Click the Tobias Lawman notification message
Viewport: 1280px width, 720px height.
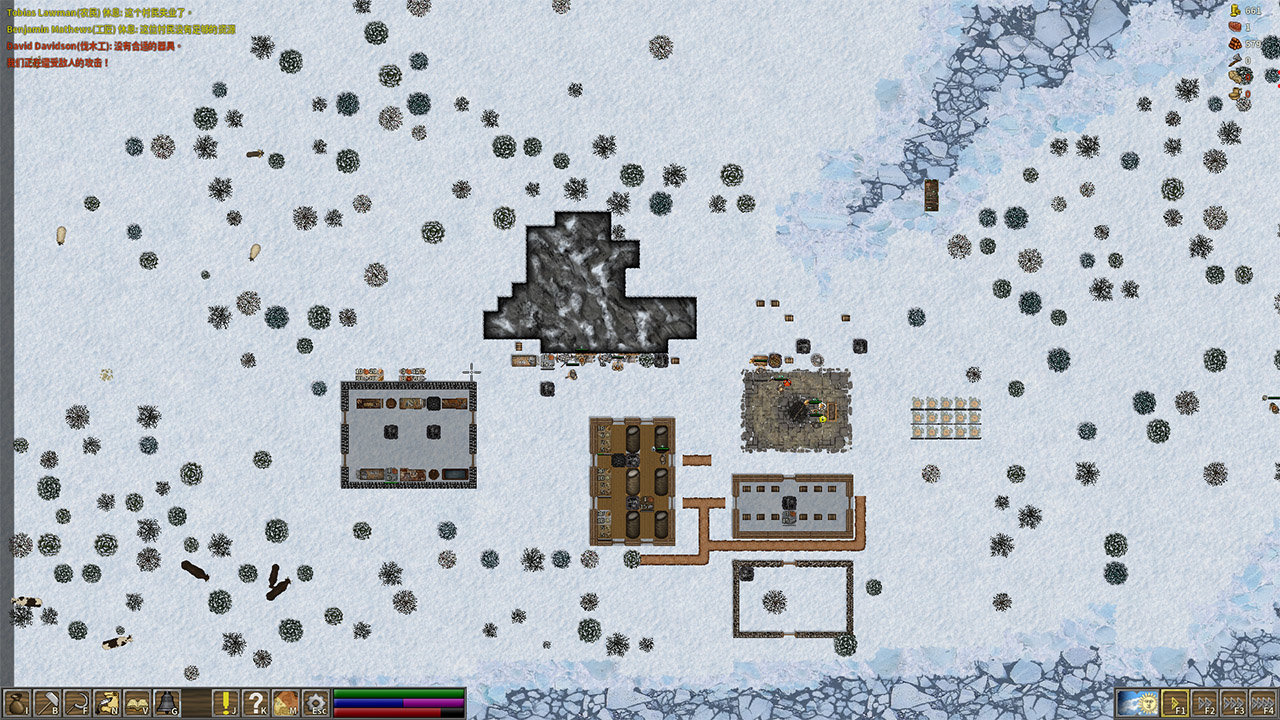[97, 13]
